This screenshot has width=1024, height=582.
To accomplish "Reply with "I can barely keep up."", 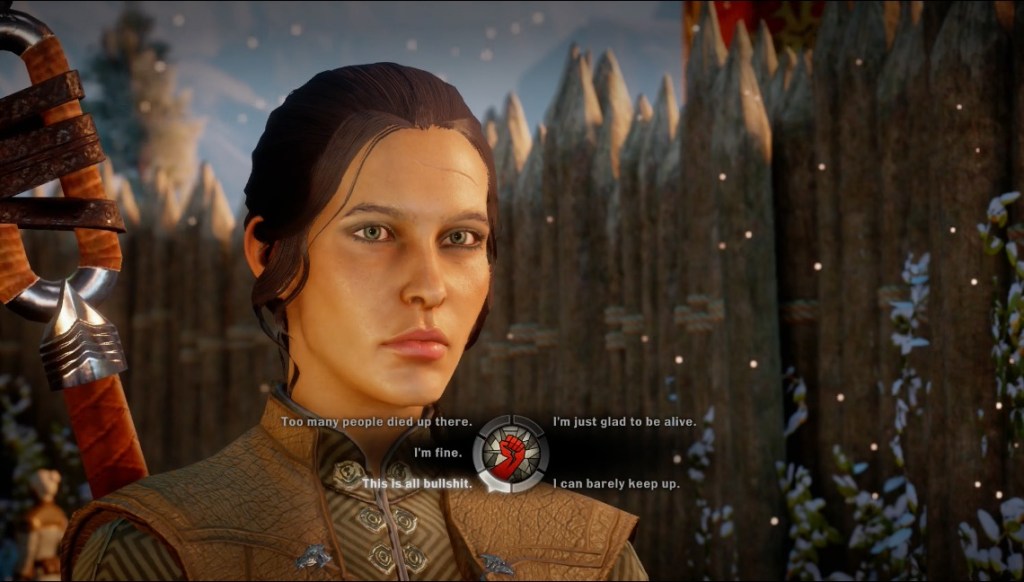I will pos(616,484).
